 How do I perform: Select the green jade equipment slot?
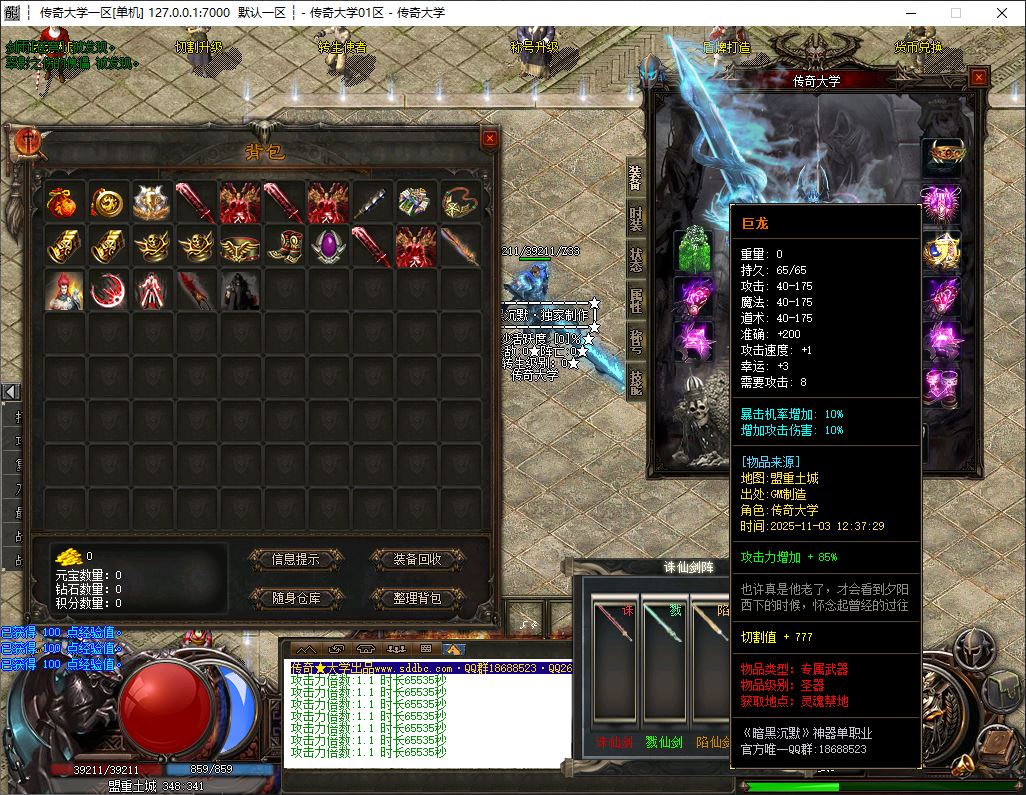click(x=693, y=250)
